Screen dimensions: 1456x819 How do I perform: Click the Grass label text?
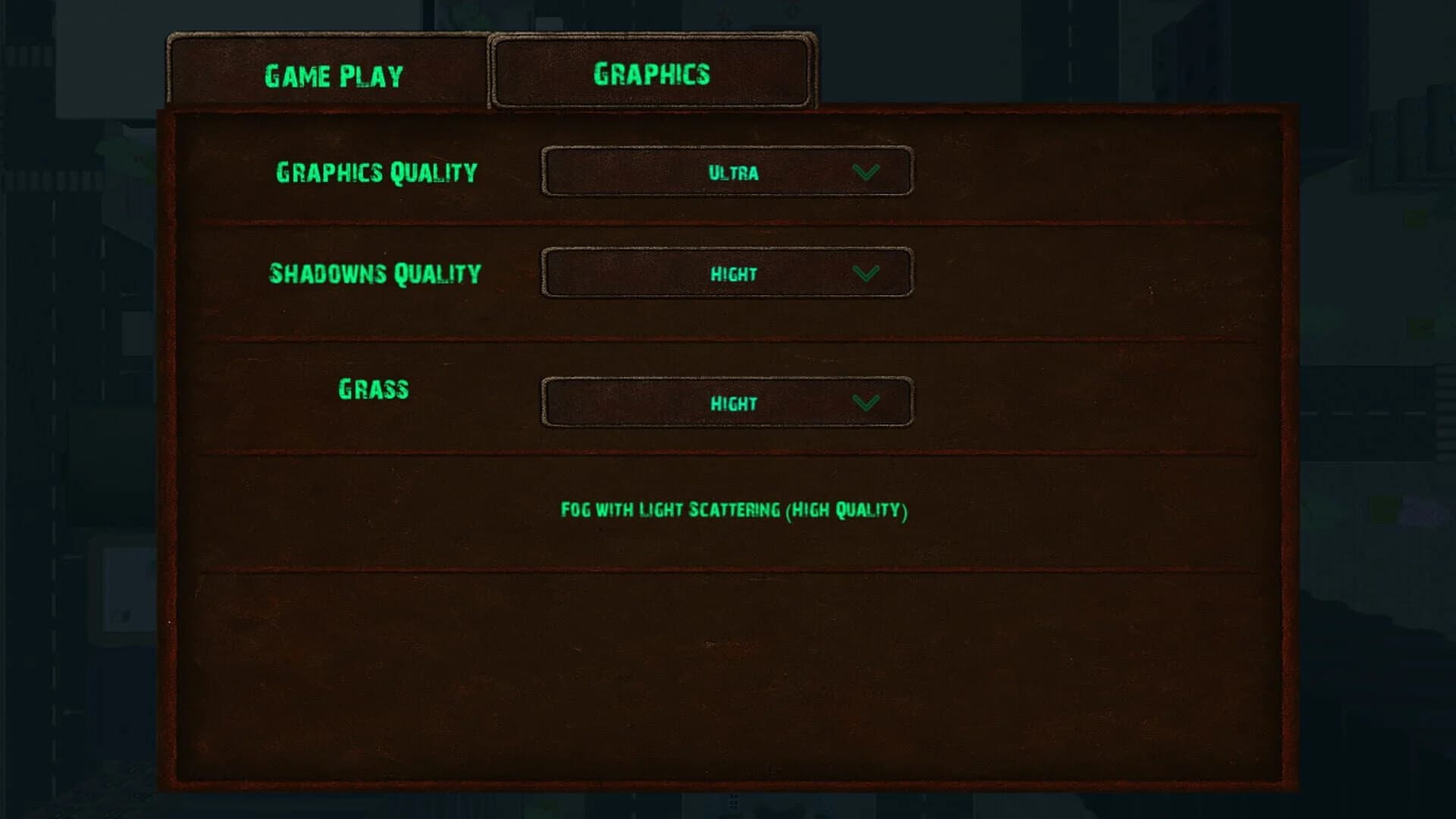pos(373,389)
